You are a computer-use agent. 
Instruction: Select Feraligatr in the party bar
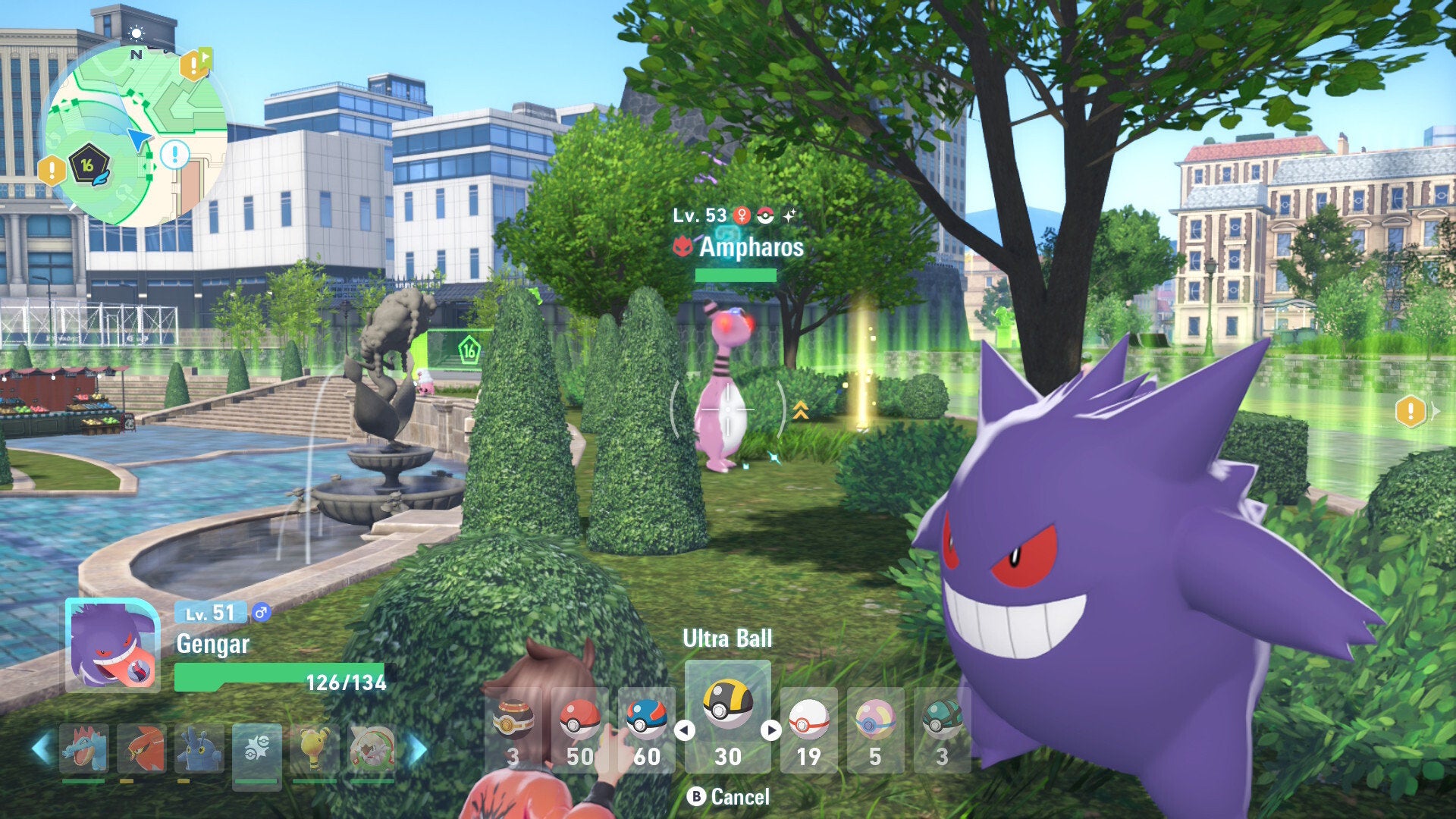point(83,749)
